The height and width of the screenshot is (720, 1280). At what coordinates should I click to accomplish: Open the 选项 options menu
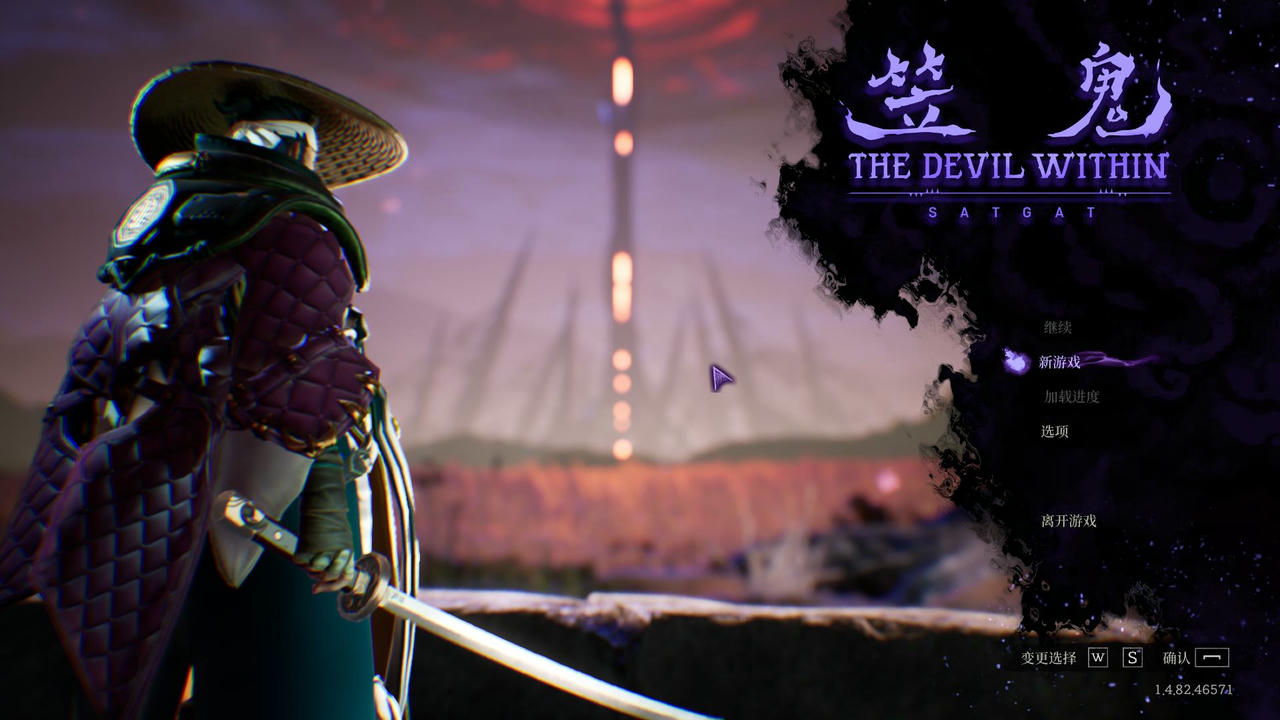[x=1055, y=431]
